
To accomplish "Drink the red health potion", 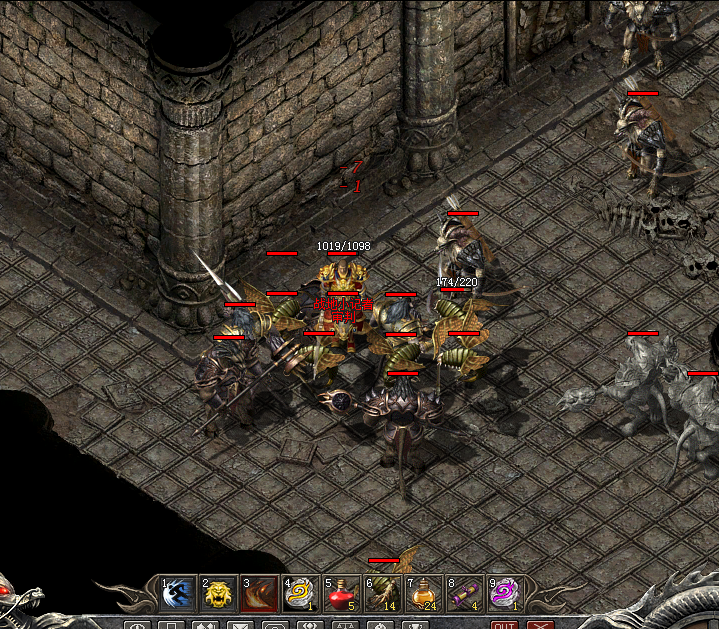I will (x=340, y=594).
